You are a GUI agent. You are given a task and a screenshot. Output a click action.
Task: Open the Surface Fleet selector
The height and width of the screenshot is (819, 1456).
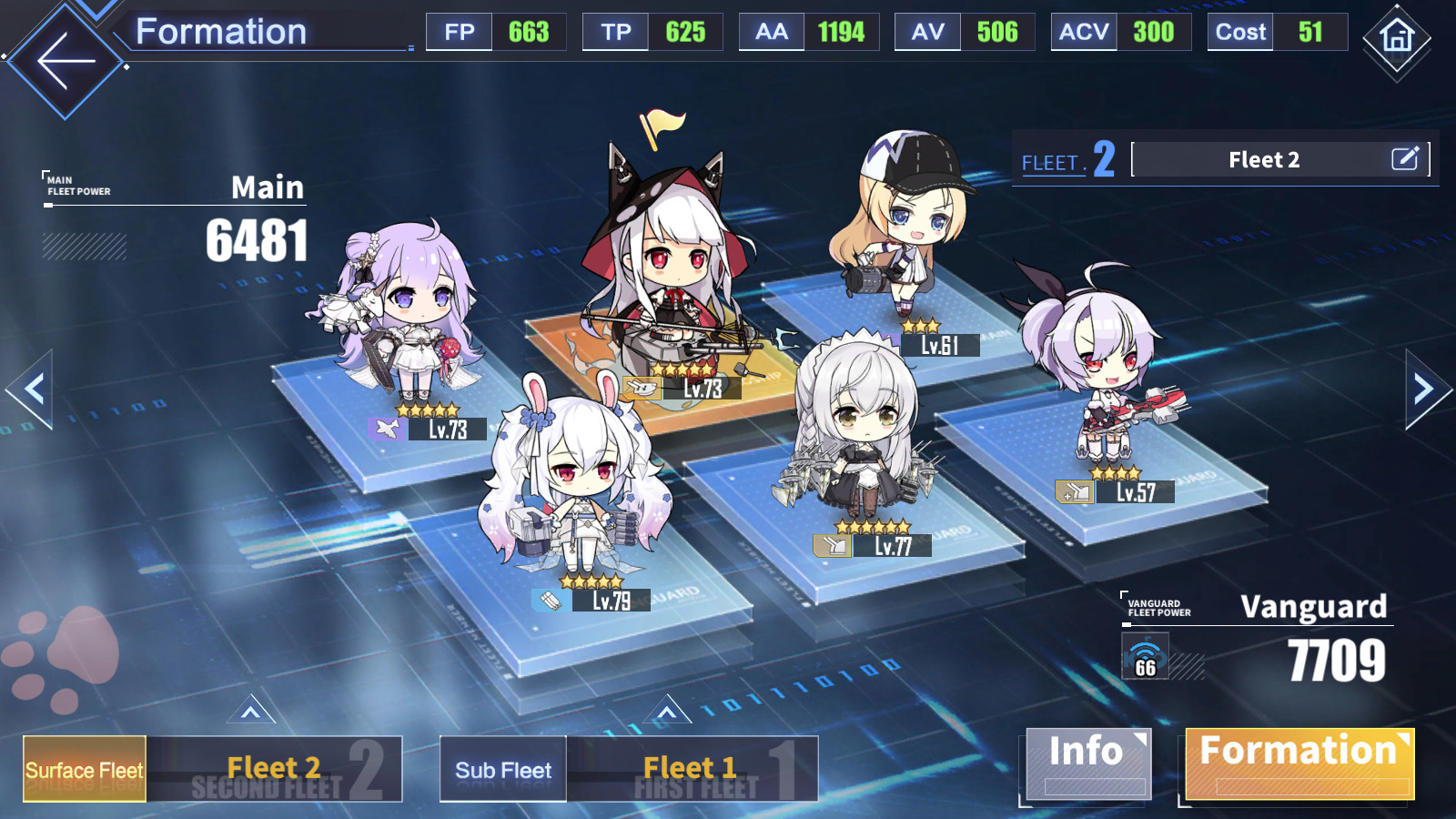click(x=85, y=769)
